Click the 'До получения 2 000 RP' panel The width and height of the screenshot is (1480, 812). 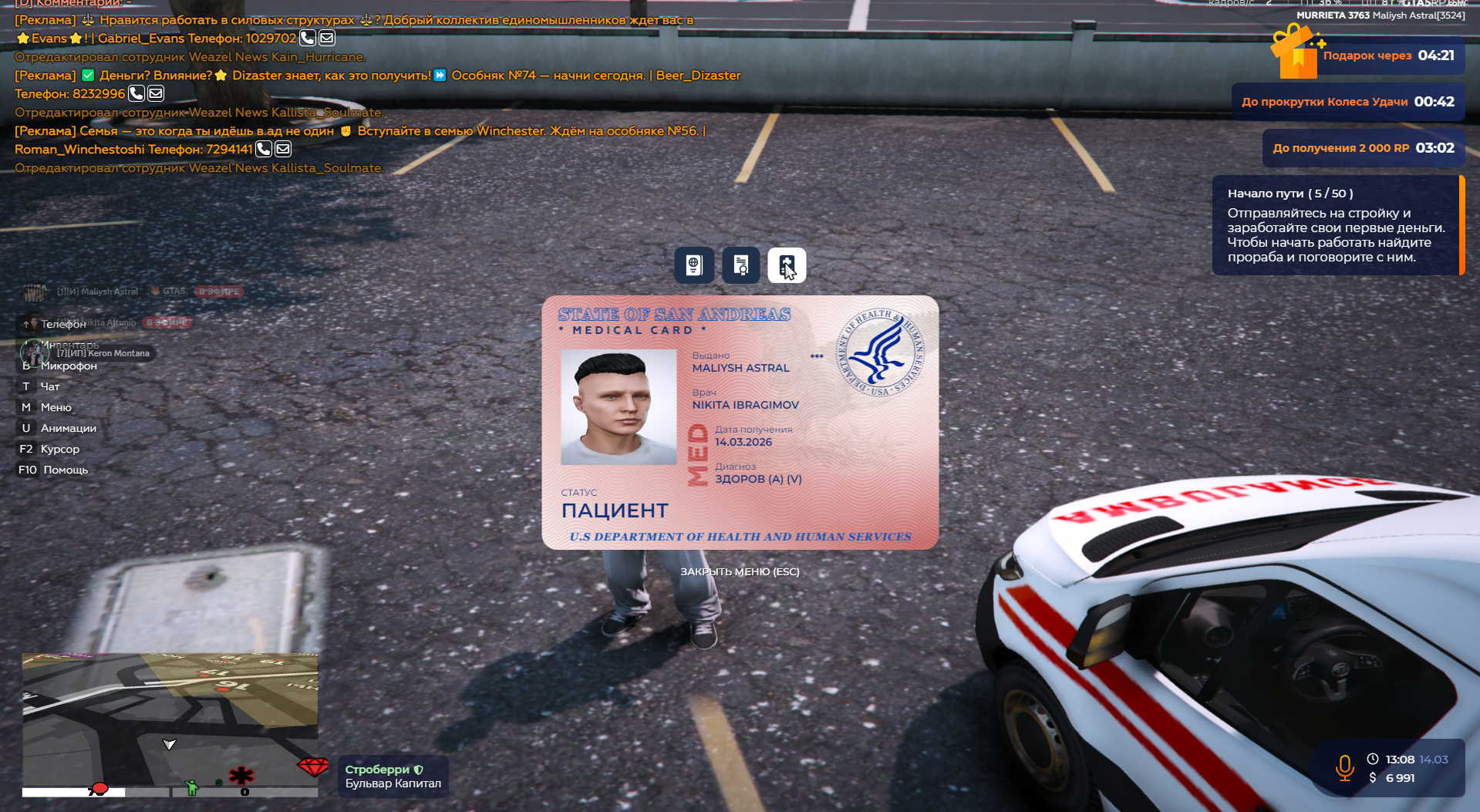[x=1363, y=148]
